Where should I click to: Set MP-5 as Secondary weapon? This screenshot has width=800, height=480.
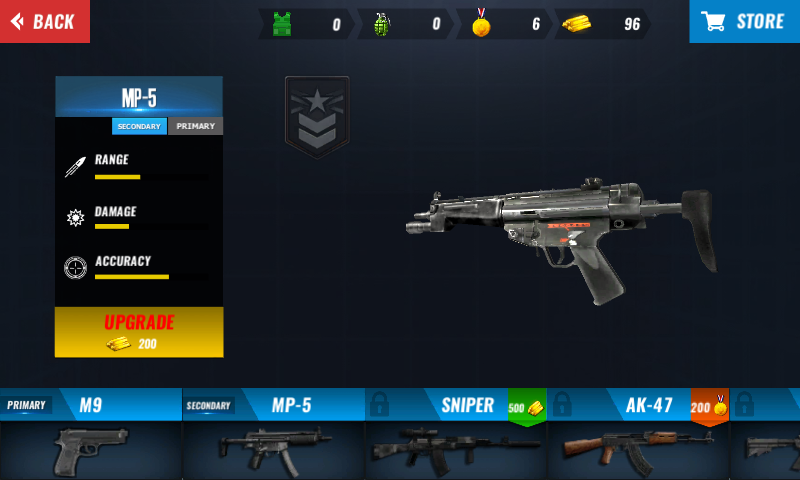click(x=140, y=127)
